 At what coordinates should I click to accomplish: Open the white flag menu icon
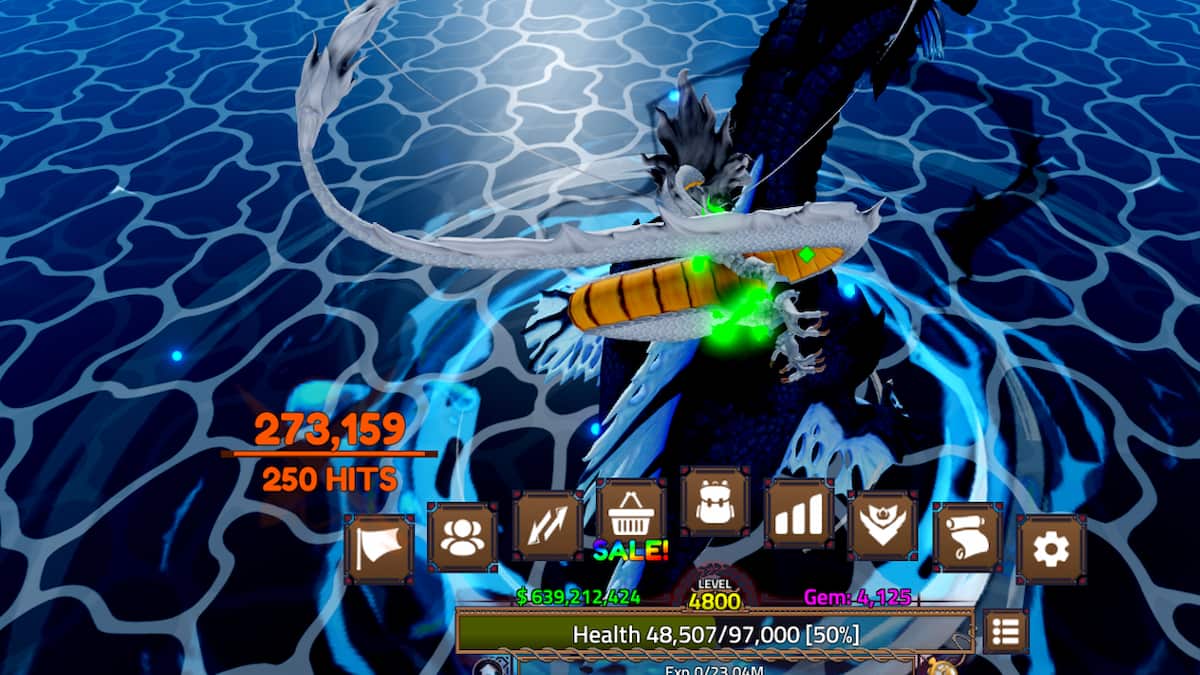pos(379,548)
